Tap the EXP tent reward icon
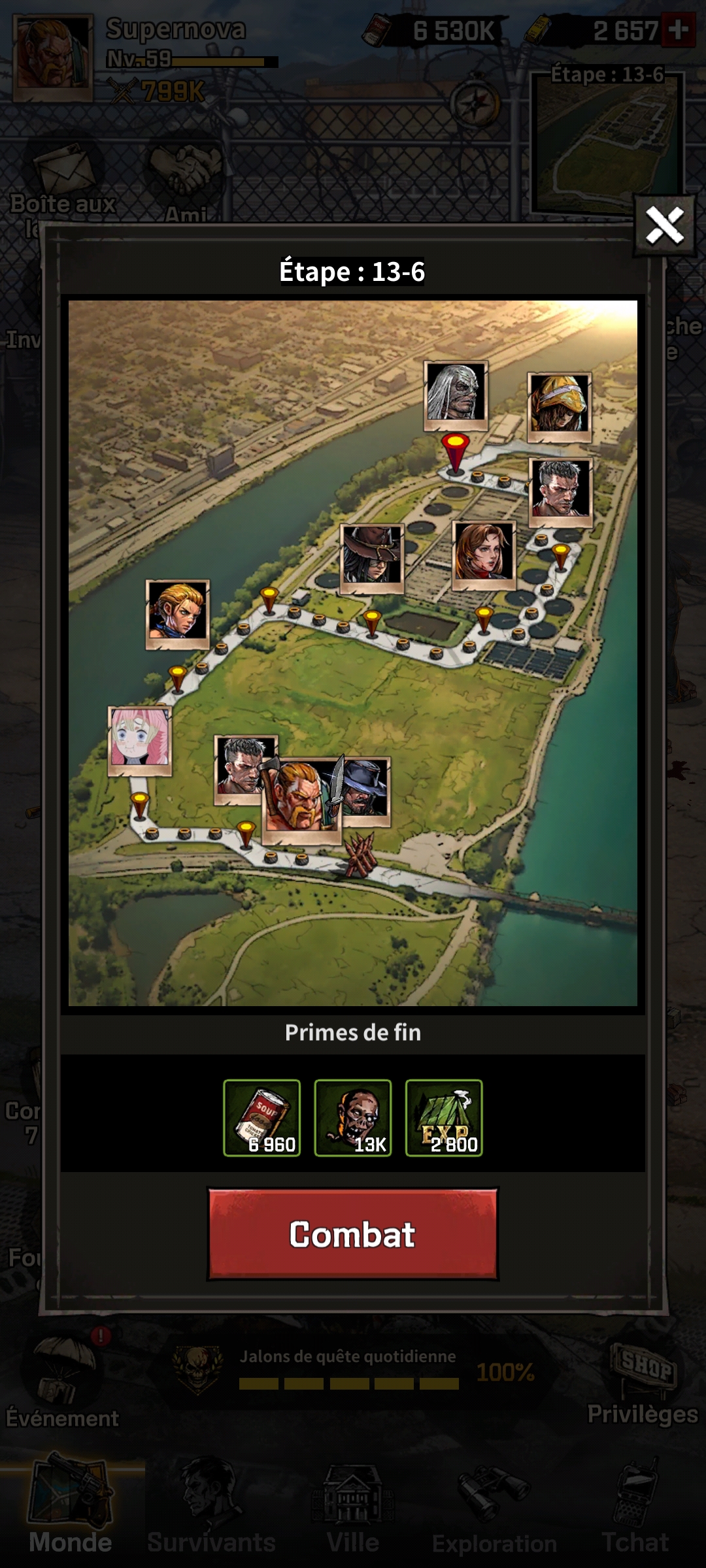 tap(444, 1118)
